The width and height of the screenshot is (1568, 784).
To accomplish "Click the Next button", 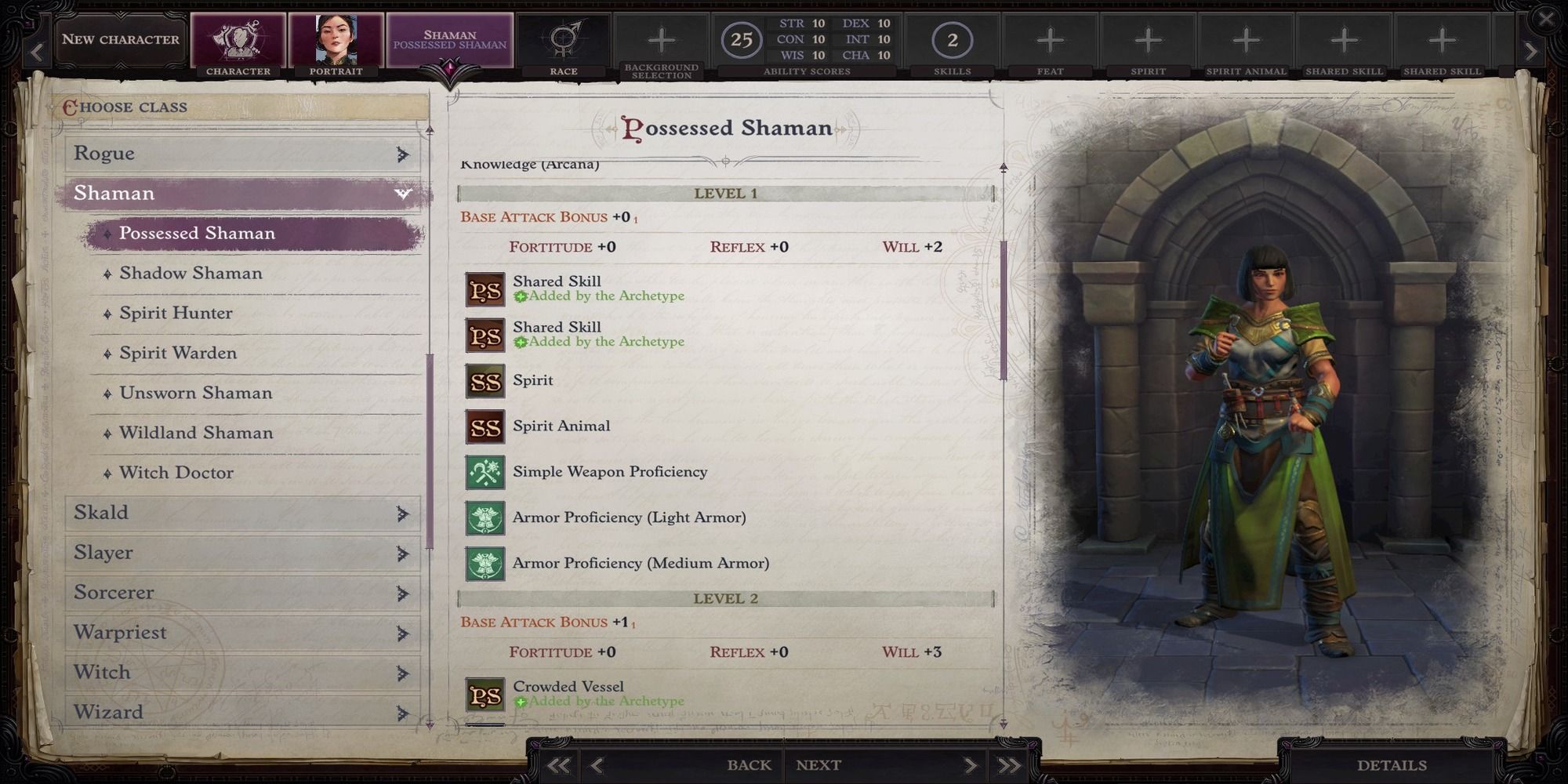I will (x=817, y=764).
